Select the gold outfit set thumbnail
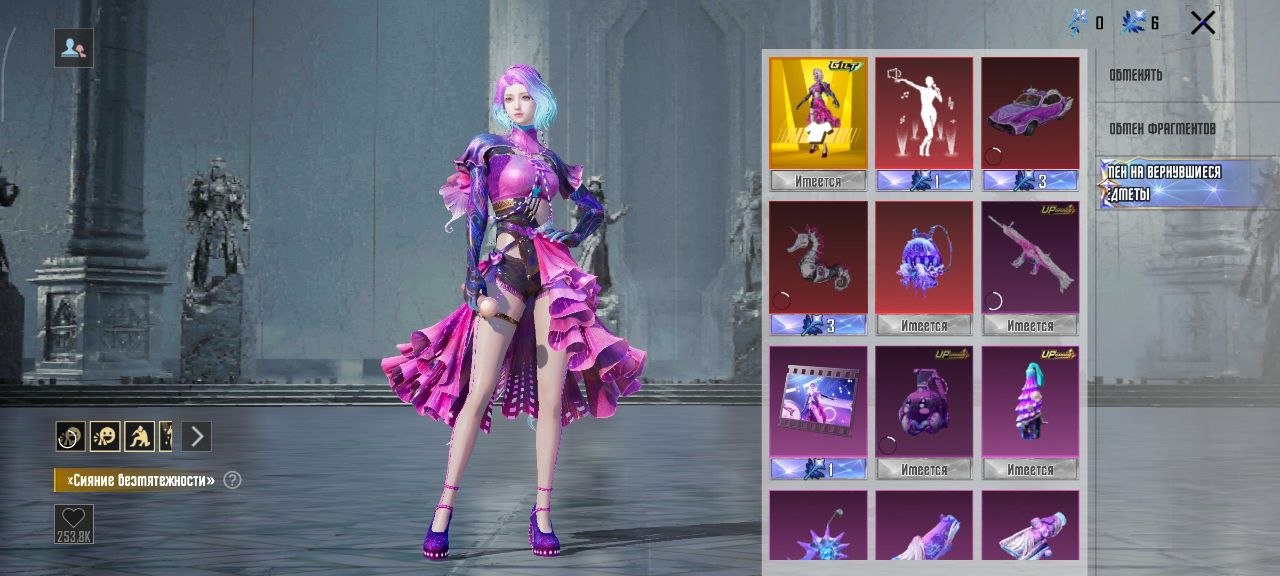1280x576 pixels. 818,114
